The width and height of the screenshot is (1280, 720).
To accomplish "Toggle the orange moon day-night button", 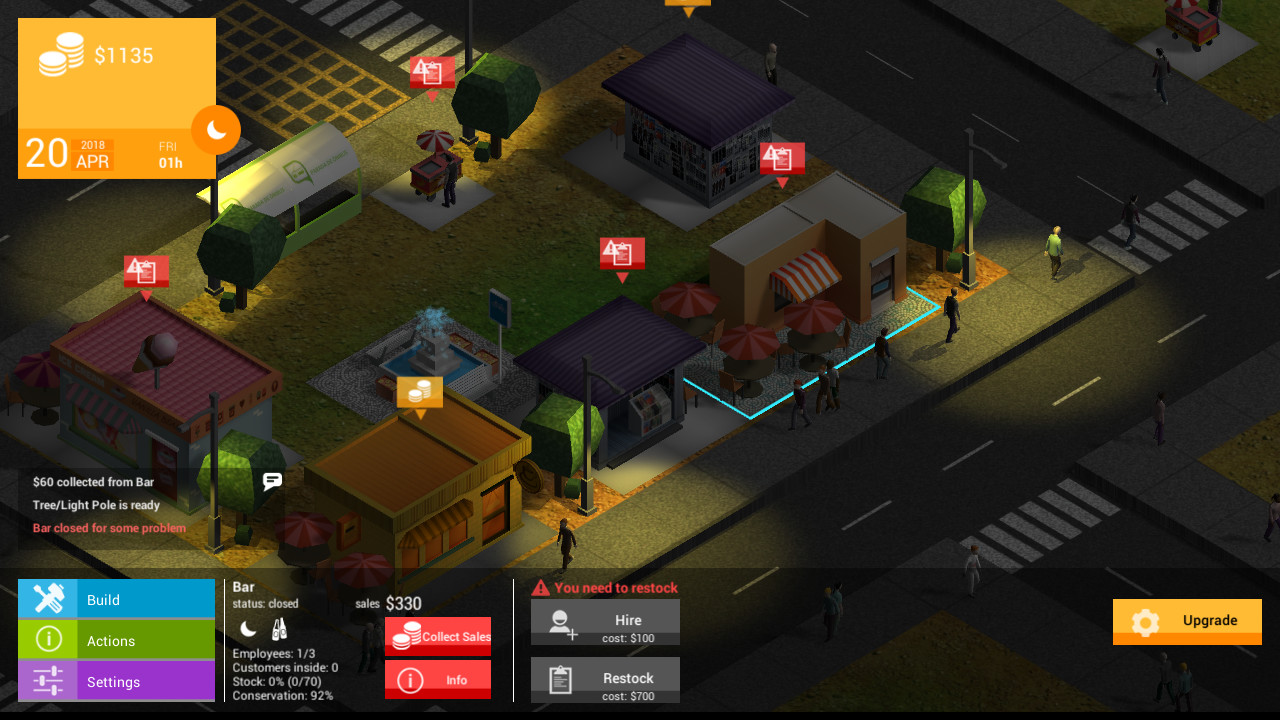I will click(x=216, y=130).
